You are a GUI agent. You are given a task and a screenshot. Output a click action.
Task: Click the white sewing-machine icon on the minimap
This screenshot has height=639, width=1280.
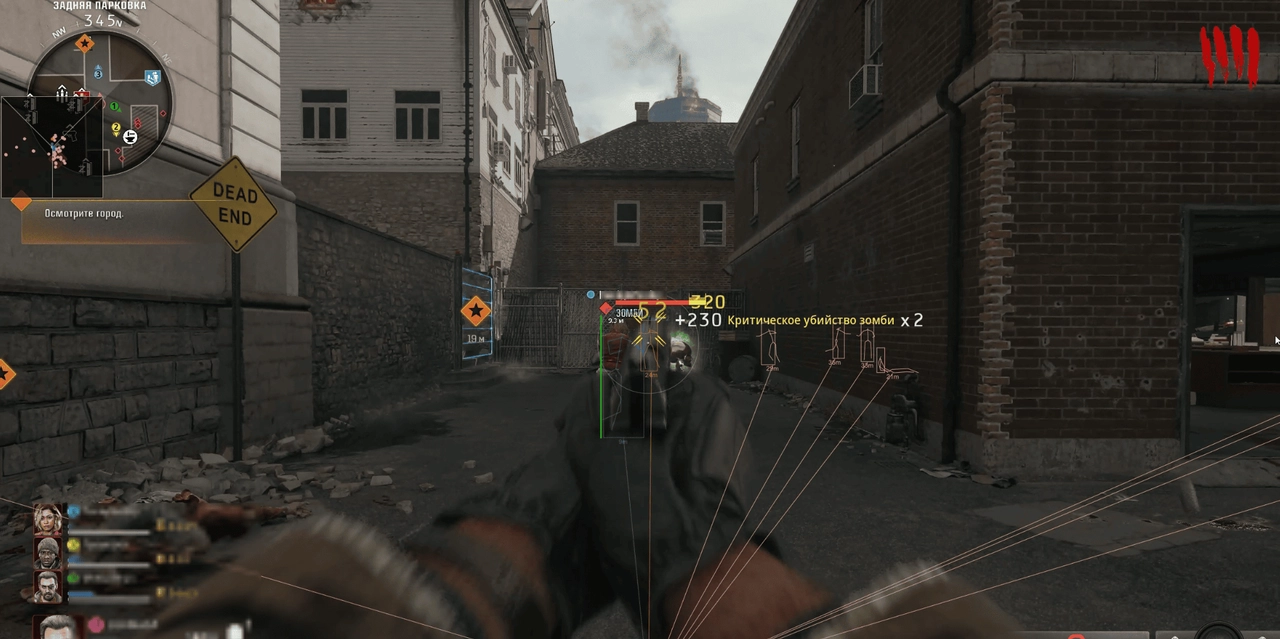(131, 135)
